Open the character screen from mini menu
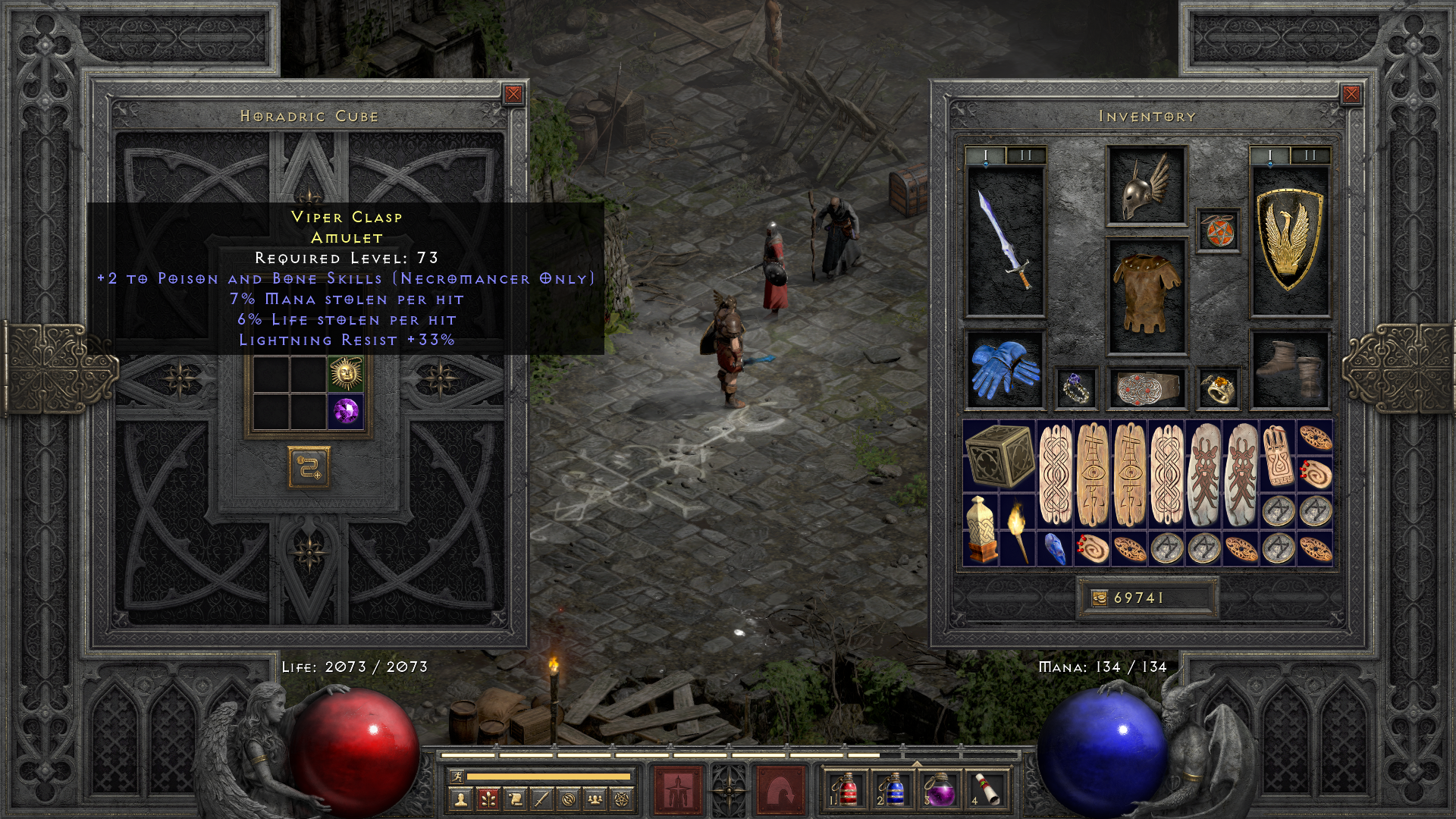 tap(460, 799)
